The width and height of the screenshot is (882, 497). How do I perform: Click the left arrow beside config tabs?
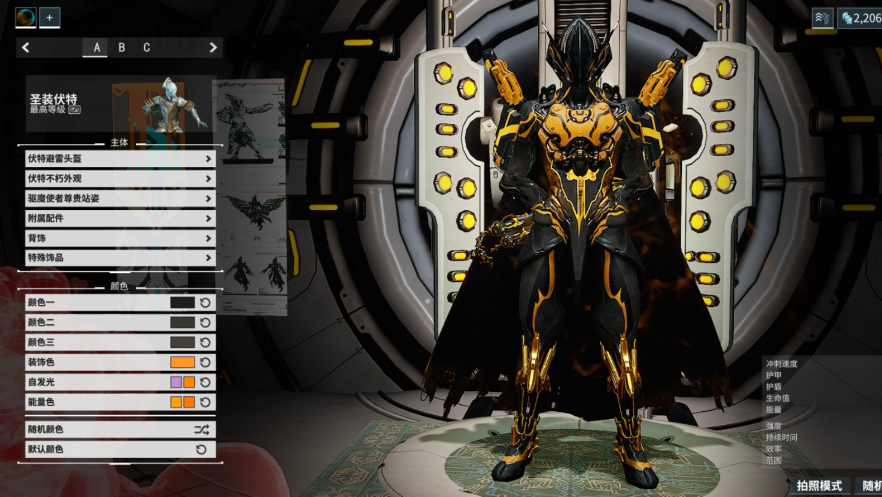click(26, 47)
